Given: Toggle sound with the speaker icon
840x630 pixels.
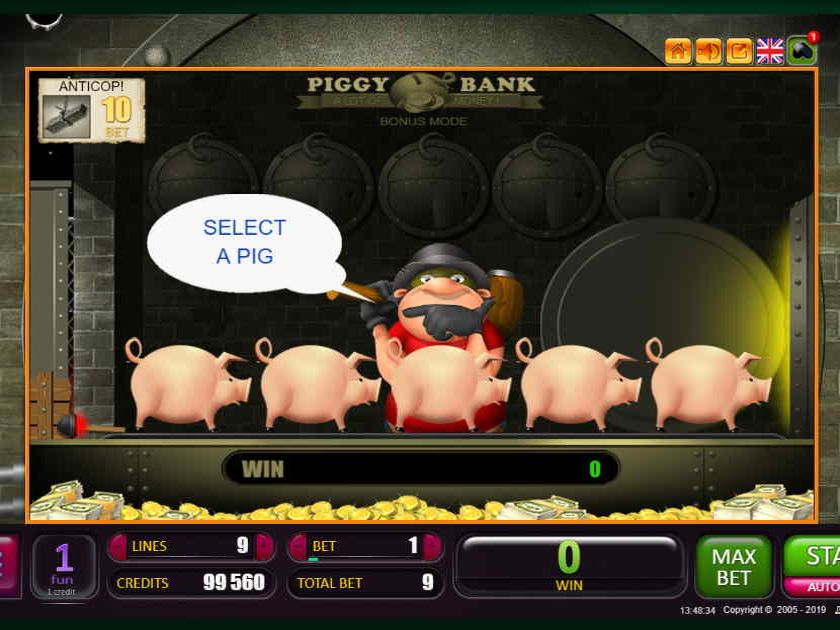Looking at the screenshot, I should [x=708, y=50].
